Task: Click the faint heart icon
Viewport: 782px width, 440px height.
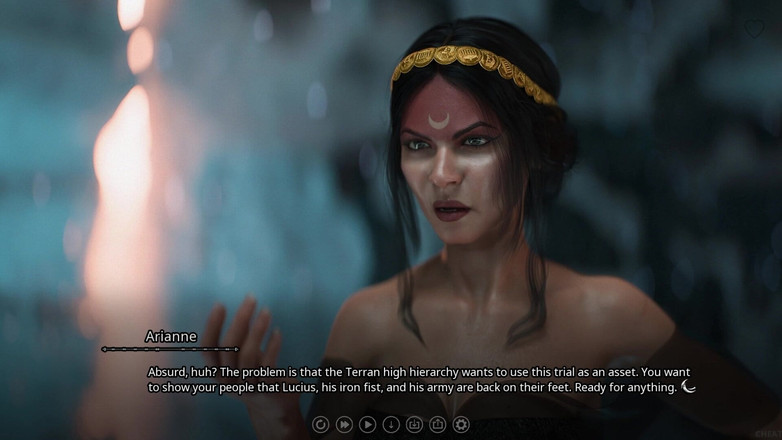Action: pyautogui.click(x=753, y=29)
